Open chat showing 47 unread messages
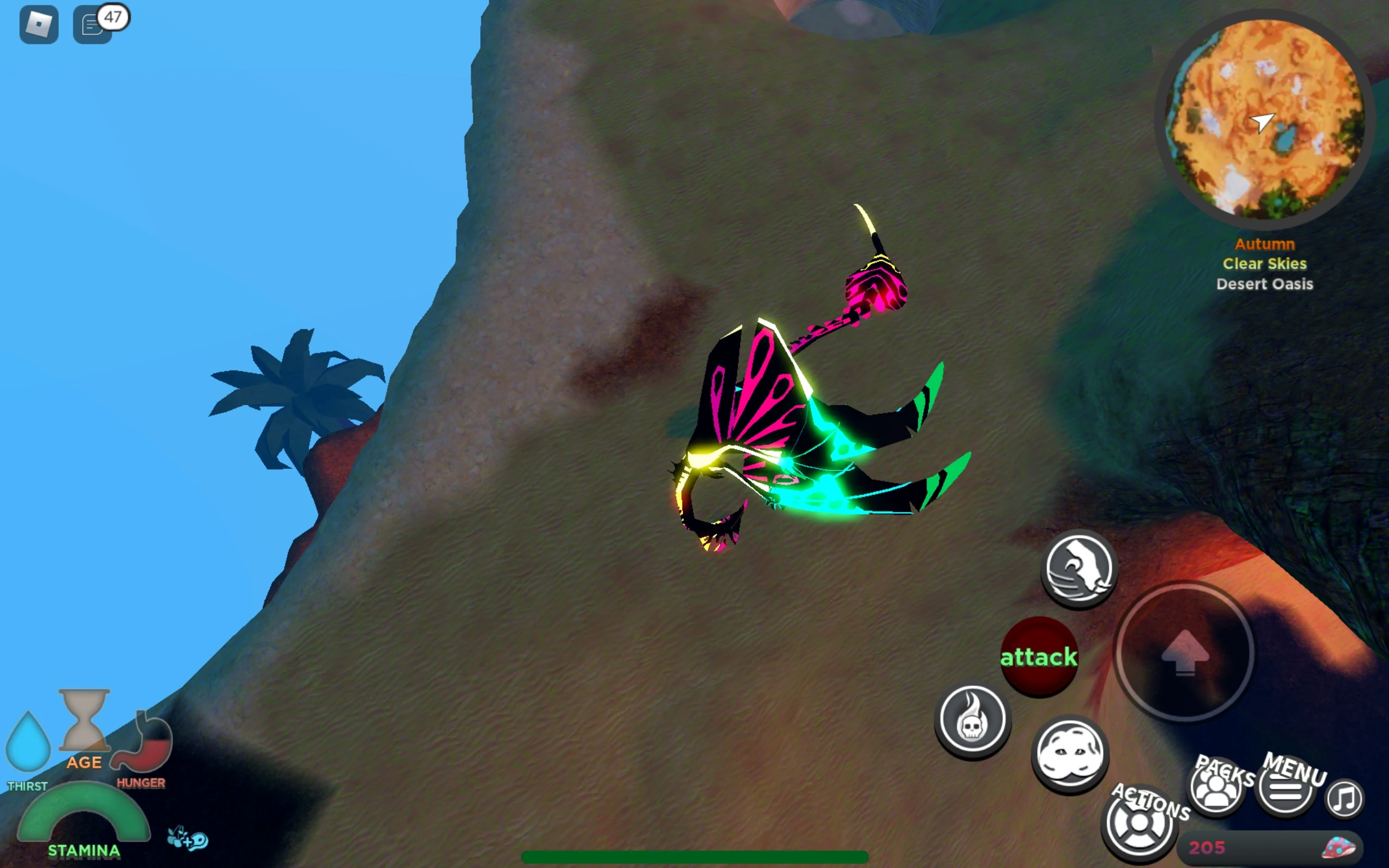Image resolution: width=1389 pixels, height=868 pixels. point(93,24)
